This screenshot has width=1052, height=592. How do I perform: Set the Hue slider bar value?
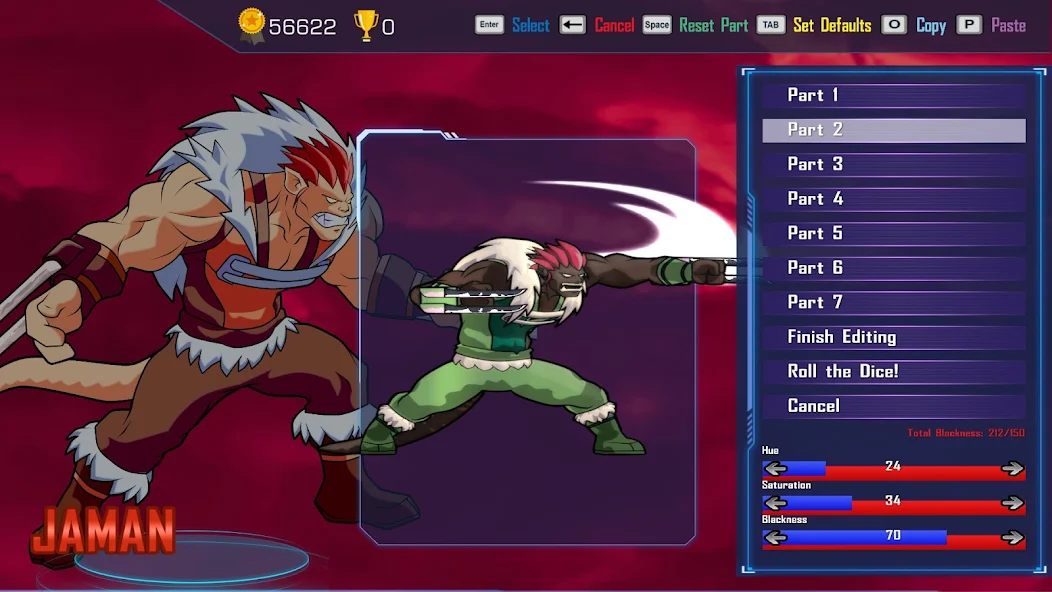click(893, 468)
